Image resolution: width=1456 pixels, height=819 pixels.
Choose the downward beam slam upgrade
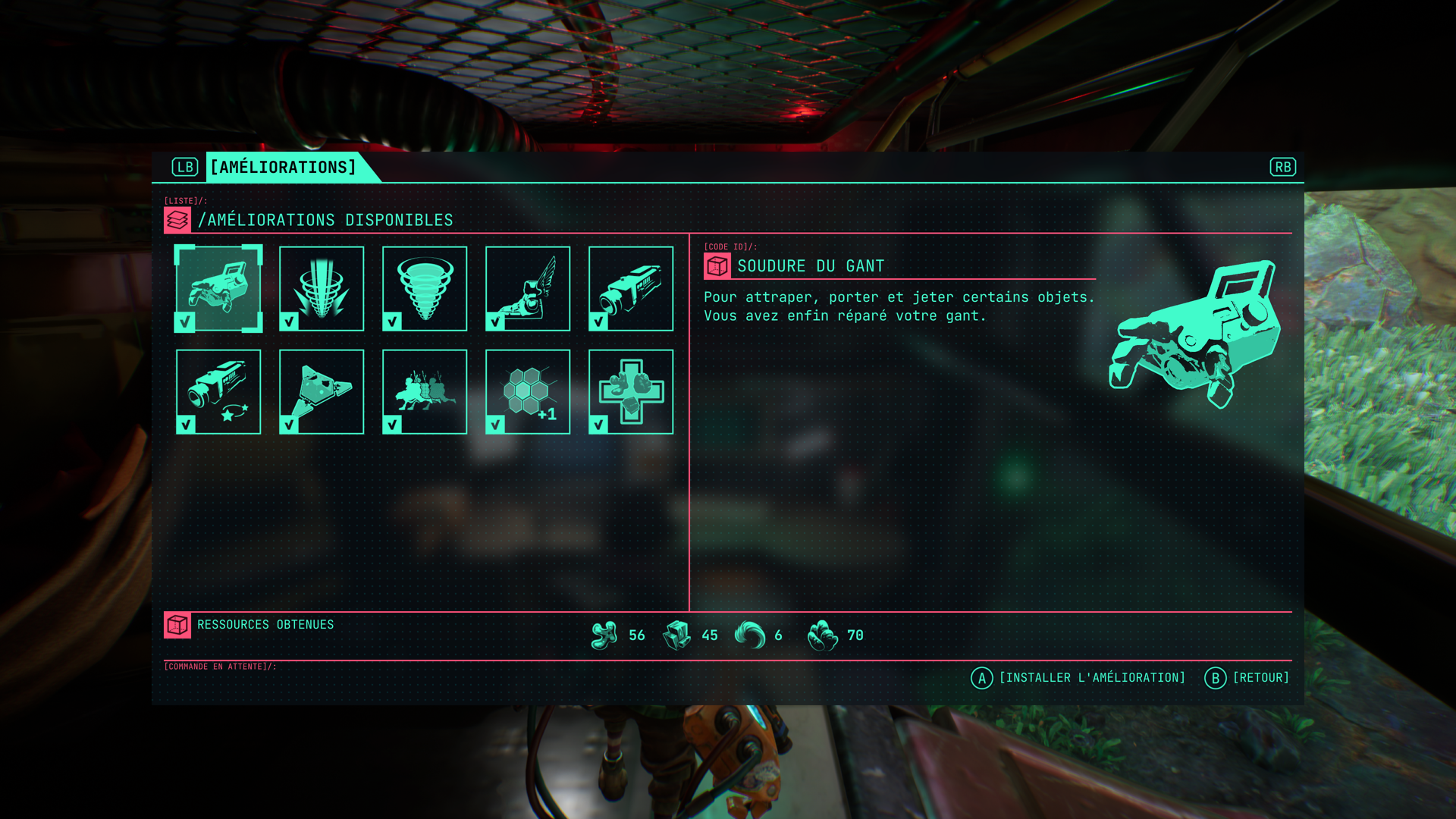click(x=322, y=288)
